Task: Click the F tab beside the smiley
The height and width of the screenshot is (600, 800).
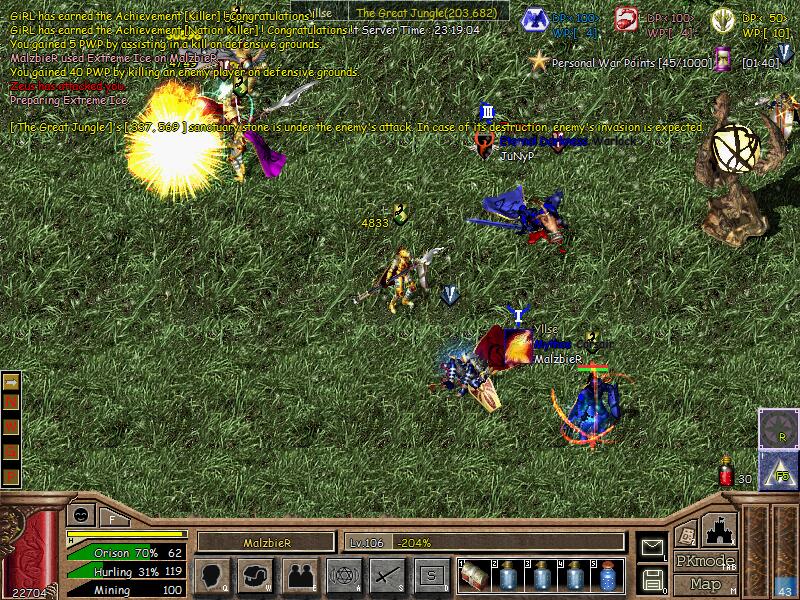Action: 112,518
